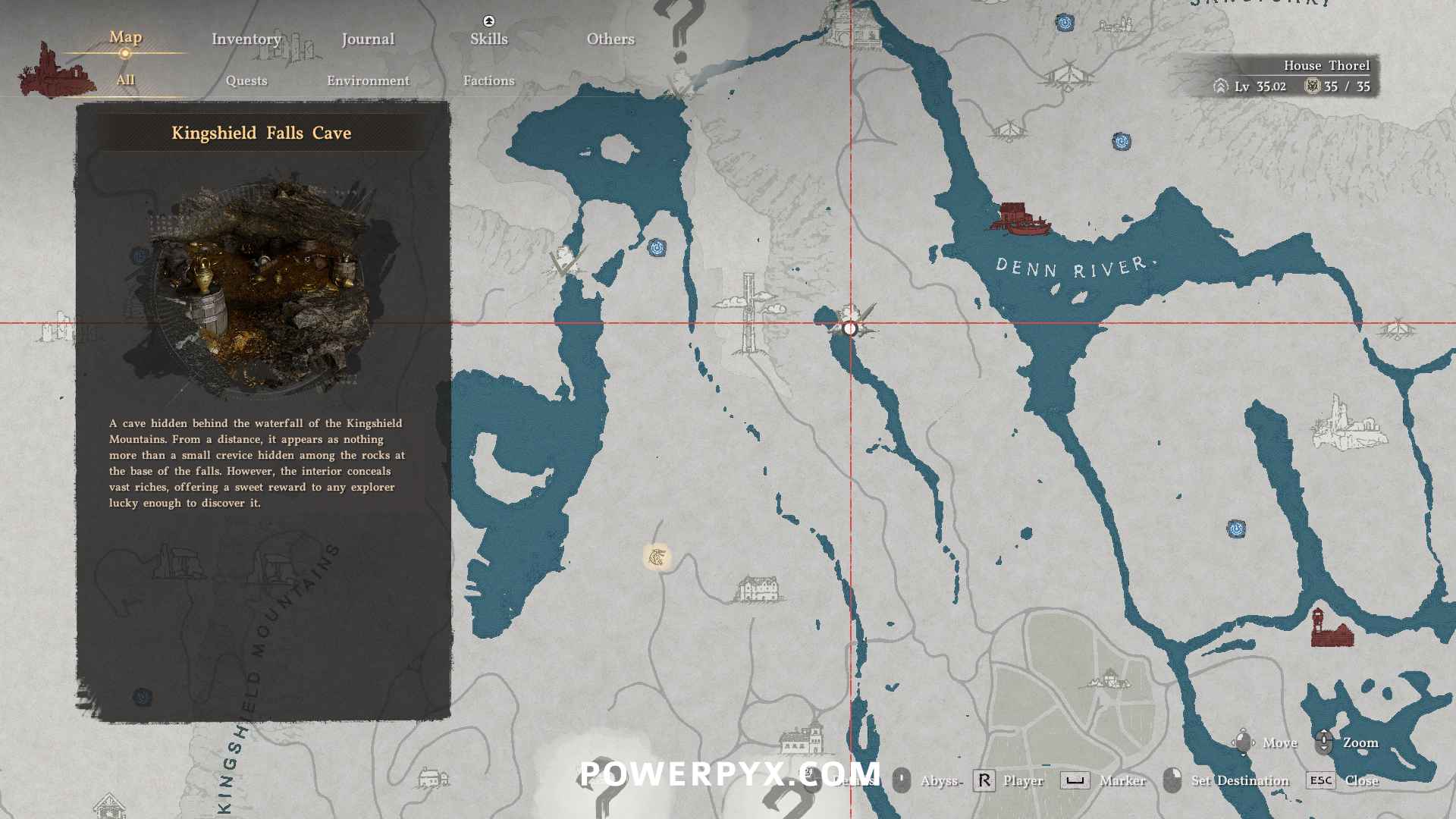
Task: Select the Others tab
Action: pos(610,39)
